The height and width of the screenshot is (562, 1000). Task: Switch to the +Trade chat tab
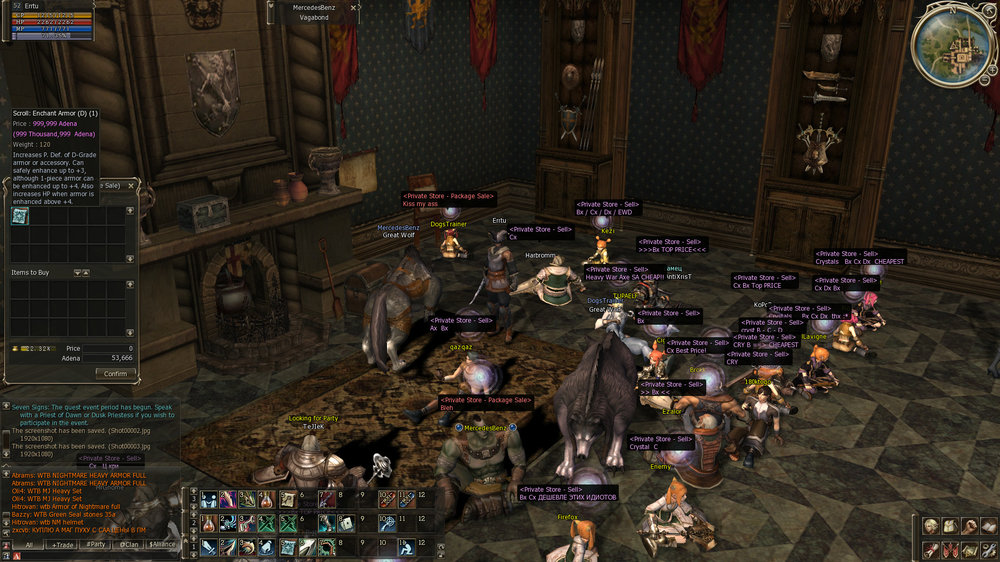click(x=64, y=545)
